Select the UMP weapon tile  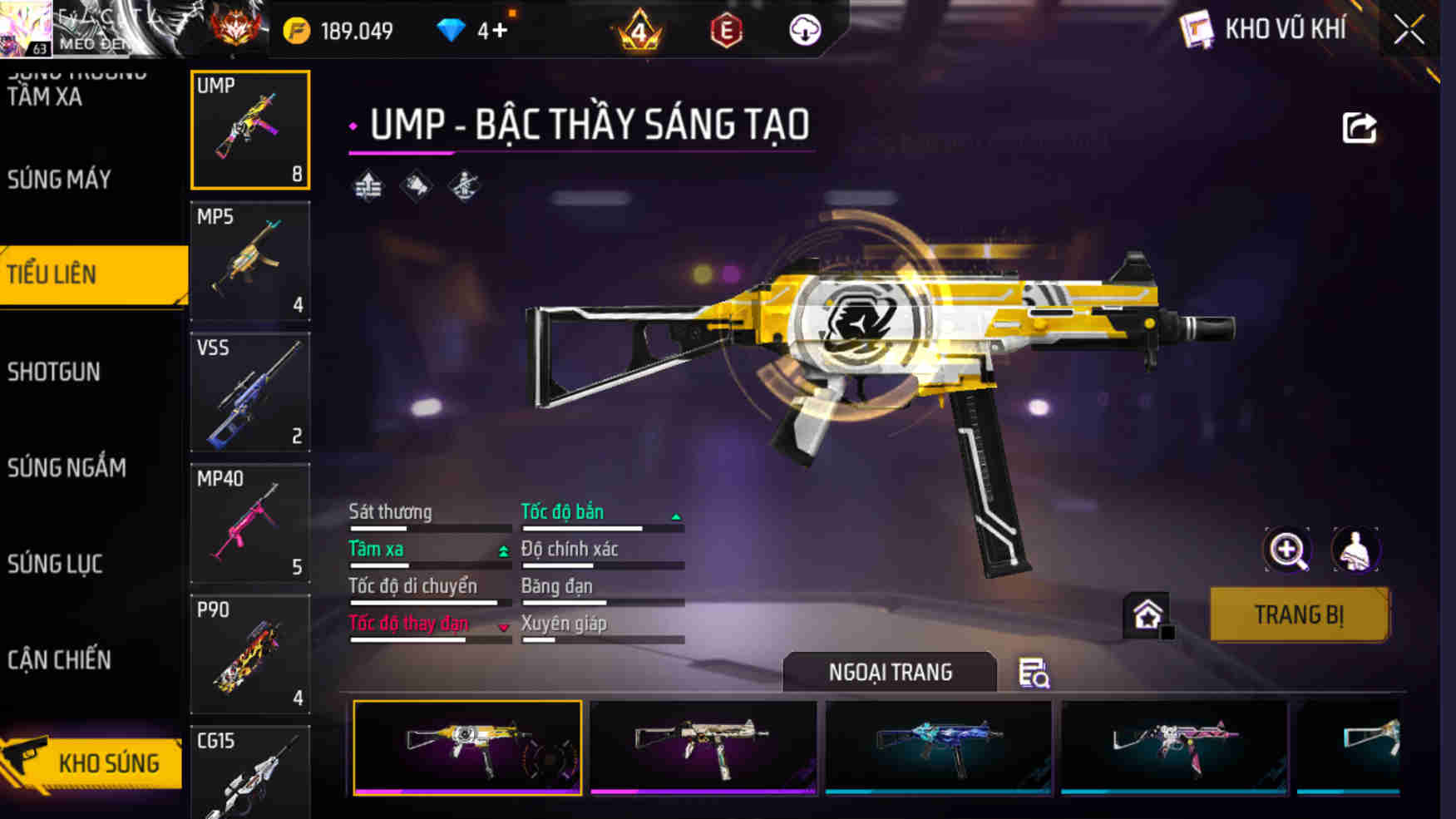click(250, 130)
